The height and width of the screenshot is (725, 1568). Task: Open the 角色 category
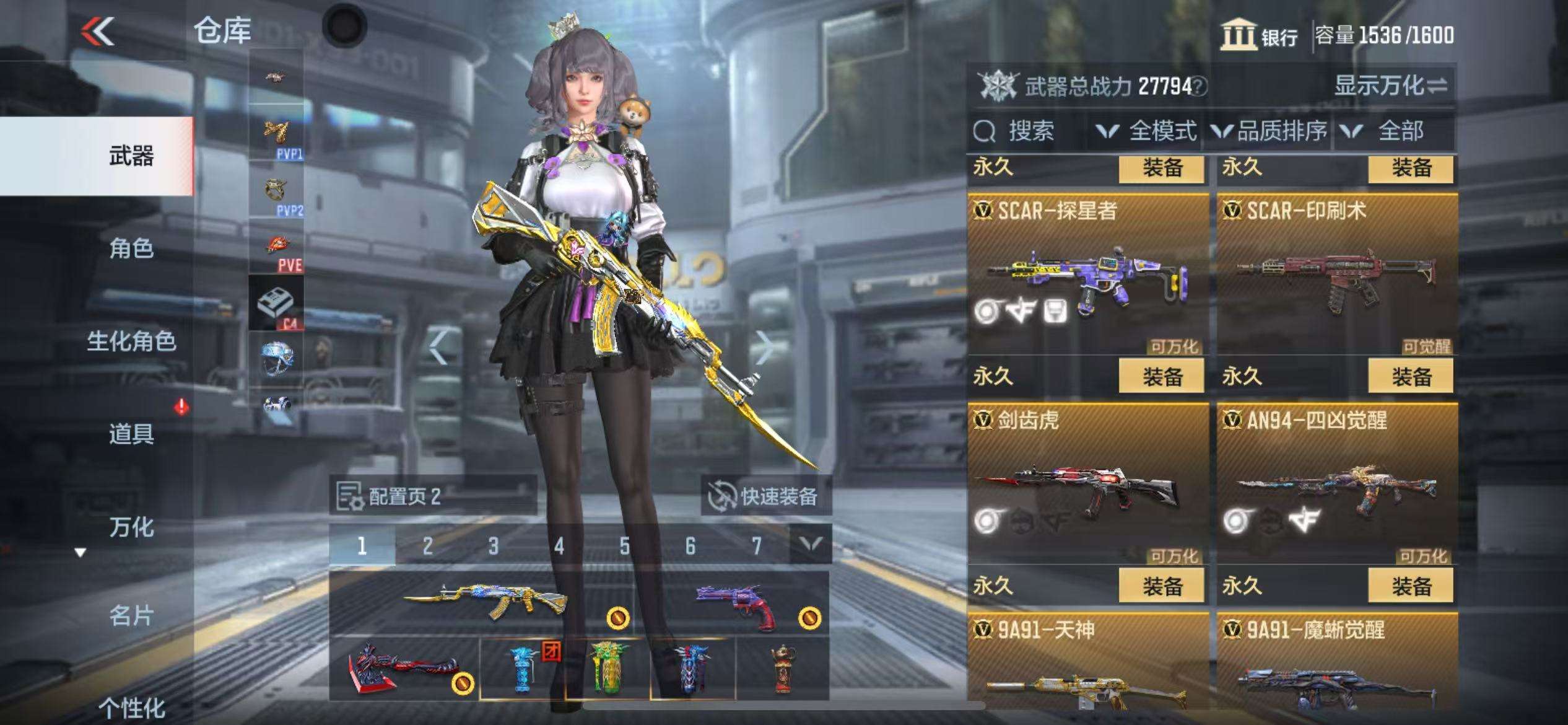pyautogui.click(x=131, y=249)
